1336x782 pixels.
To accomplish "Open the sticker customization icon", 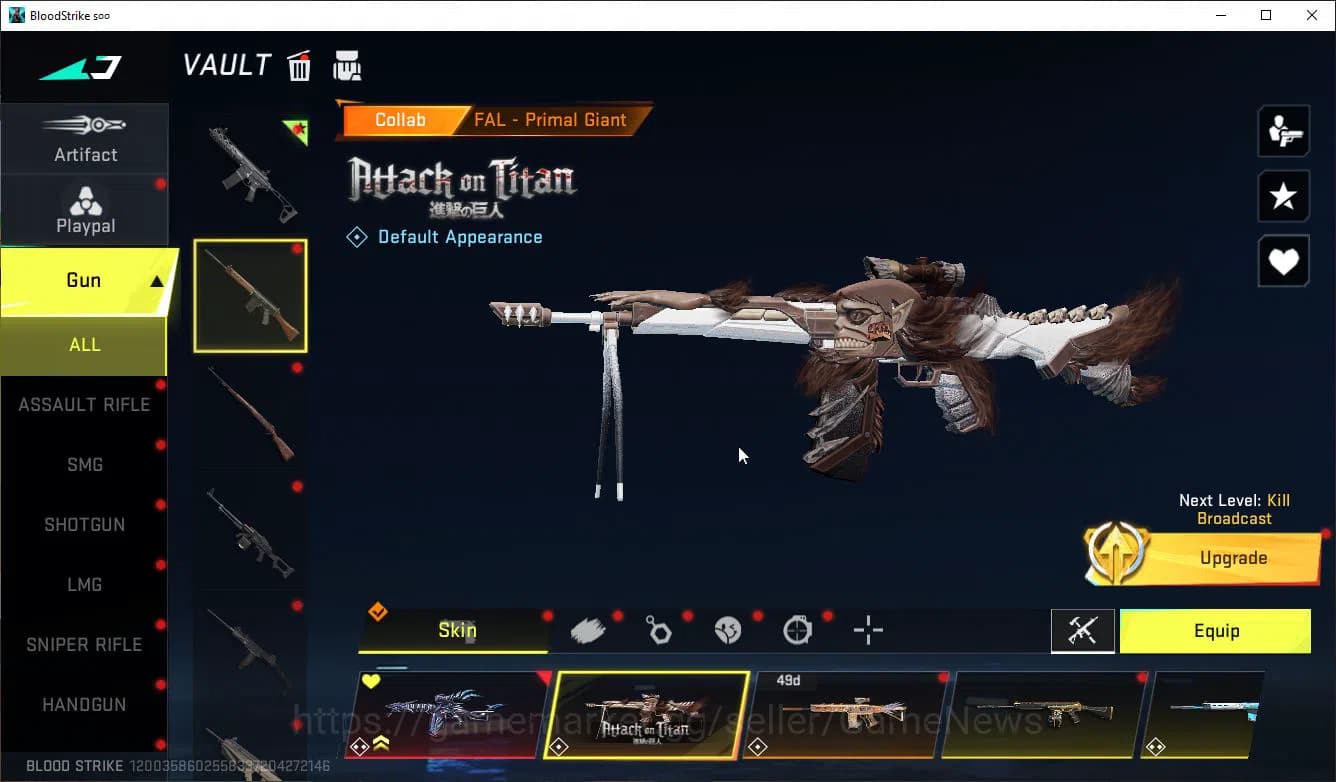I will click(729, 629).
